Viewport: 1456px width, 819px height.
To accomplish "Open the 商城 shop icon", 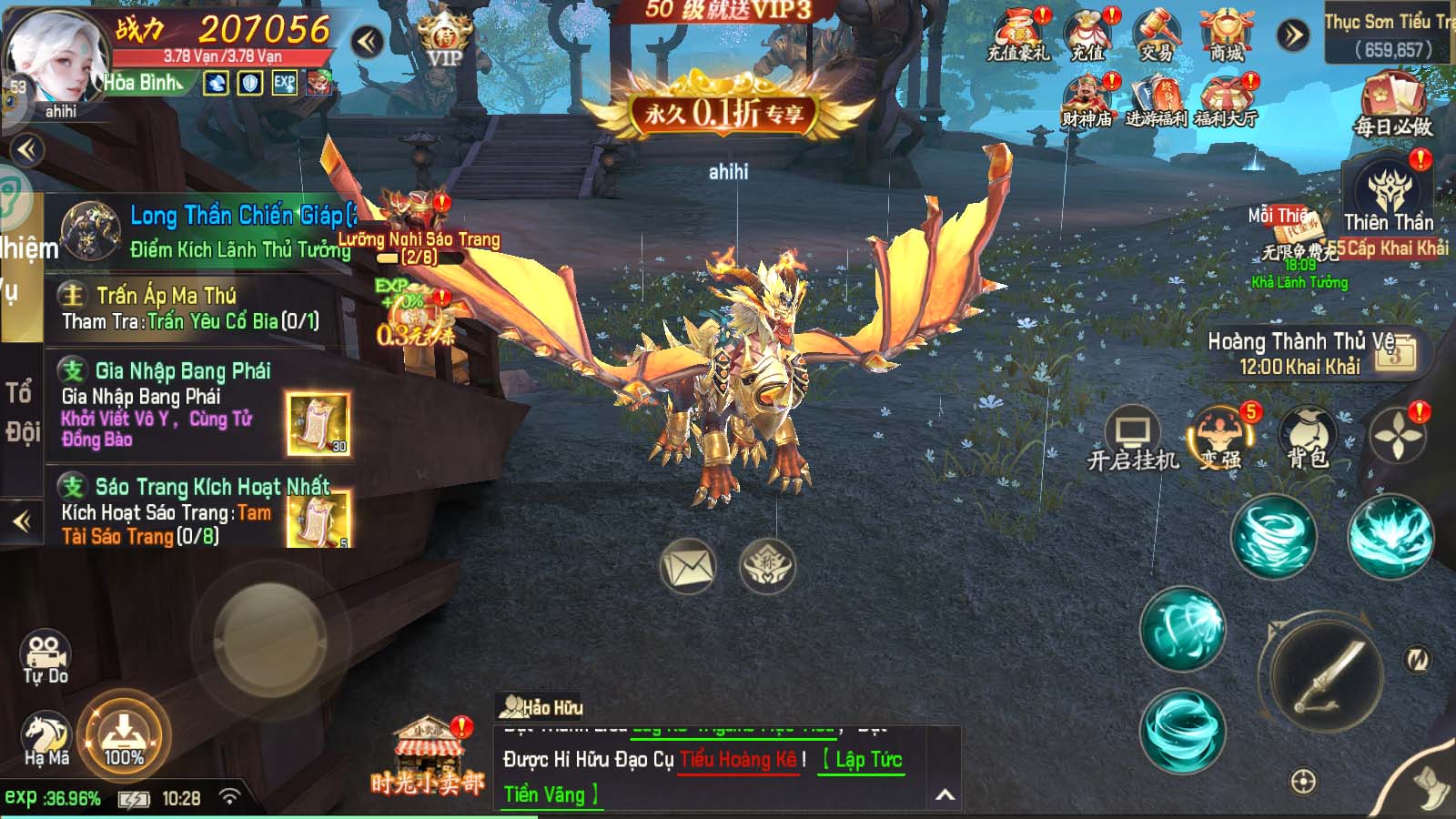I will 1226,36.
